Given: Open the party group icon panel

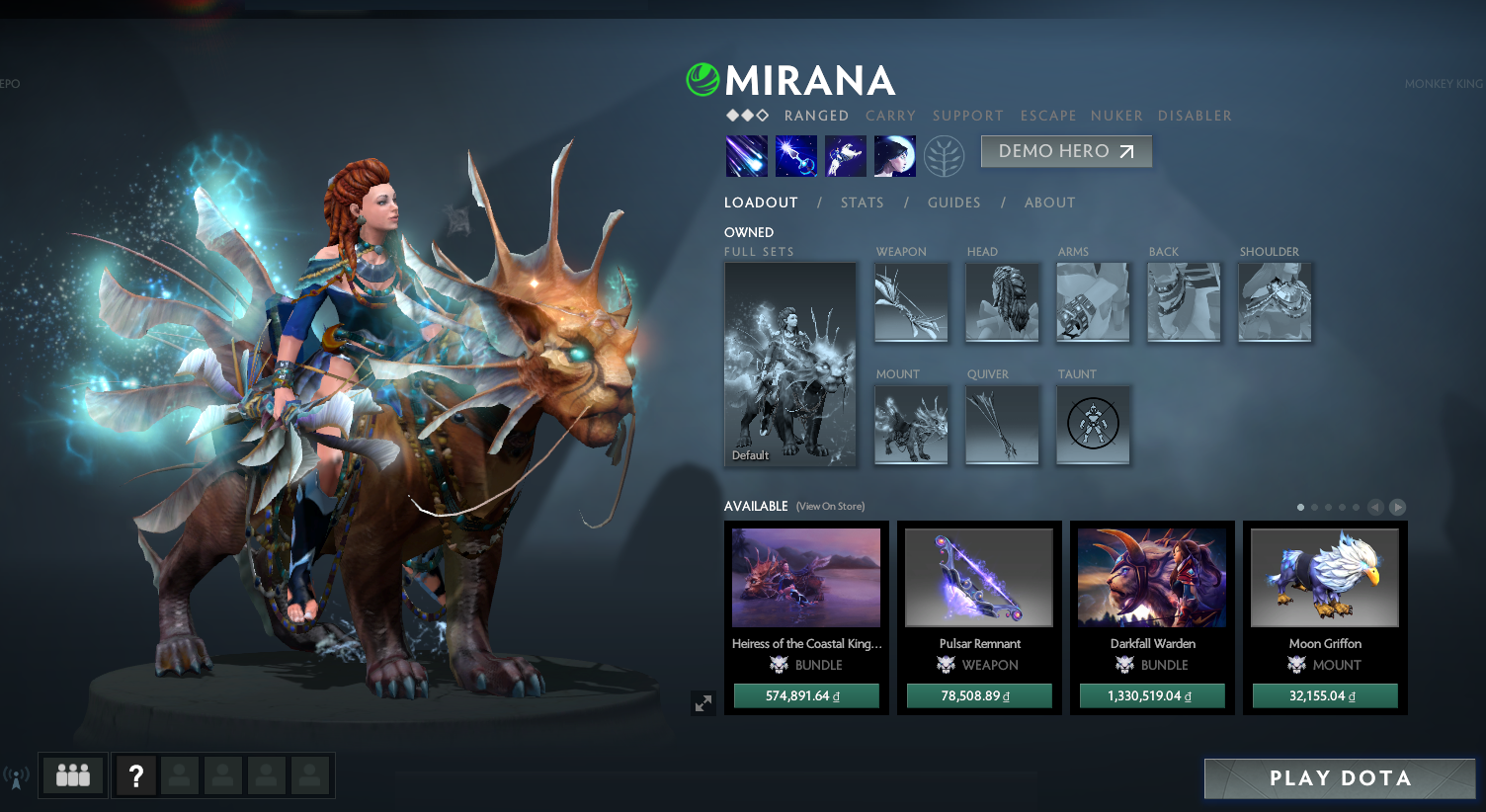Looking at the screenshot, I should point(73,775).
